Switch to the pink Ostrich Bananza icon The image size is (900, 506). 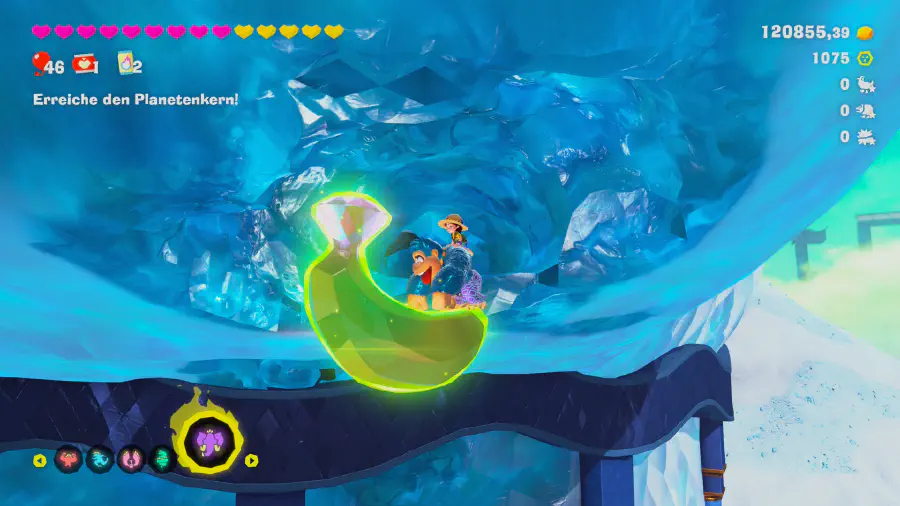(x=130, y=460)
